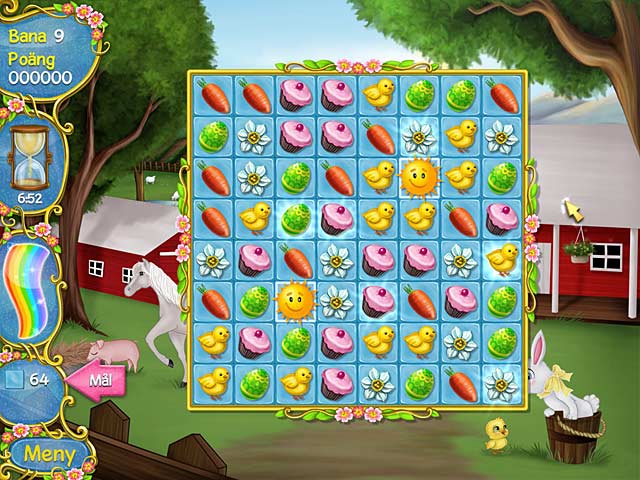Select the sun tile between two chicks
The width and height of the screenshot is (640, 480).
click(420, 178)
